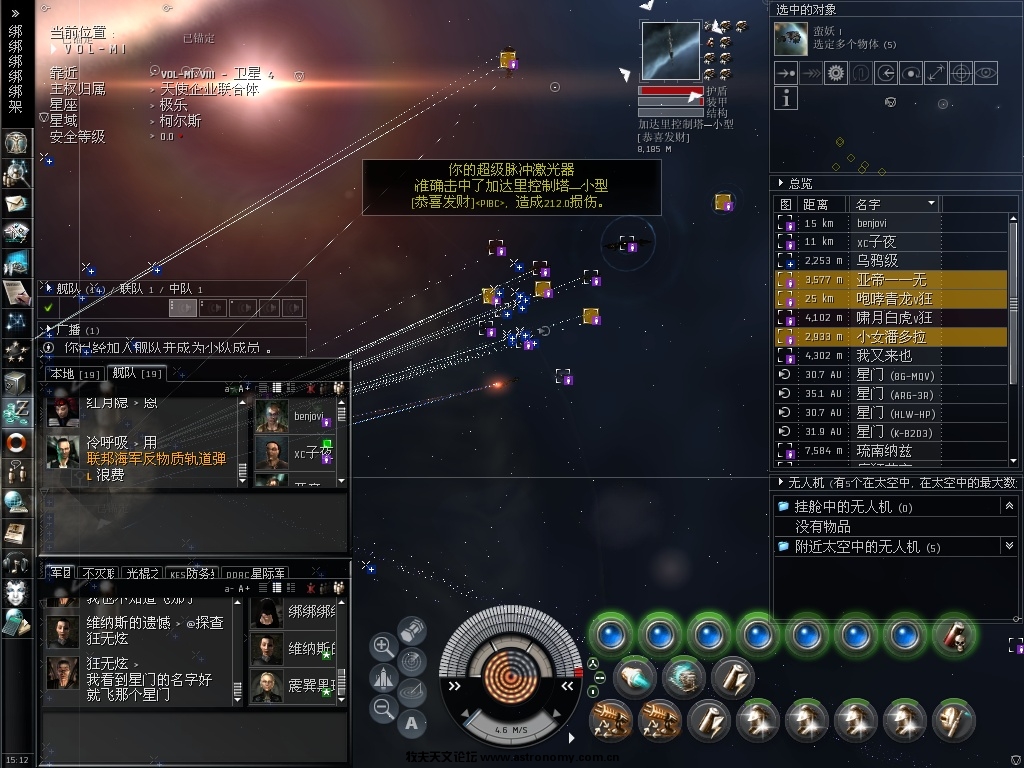This screenshot has width=1024, height=768.
Task: Click the magnifier plus zoom-in button
Action: tap(383, 646)
